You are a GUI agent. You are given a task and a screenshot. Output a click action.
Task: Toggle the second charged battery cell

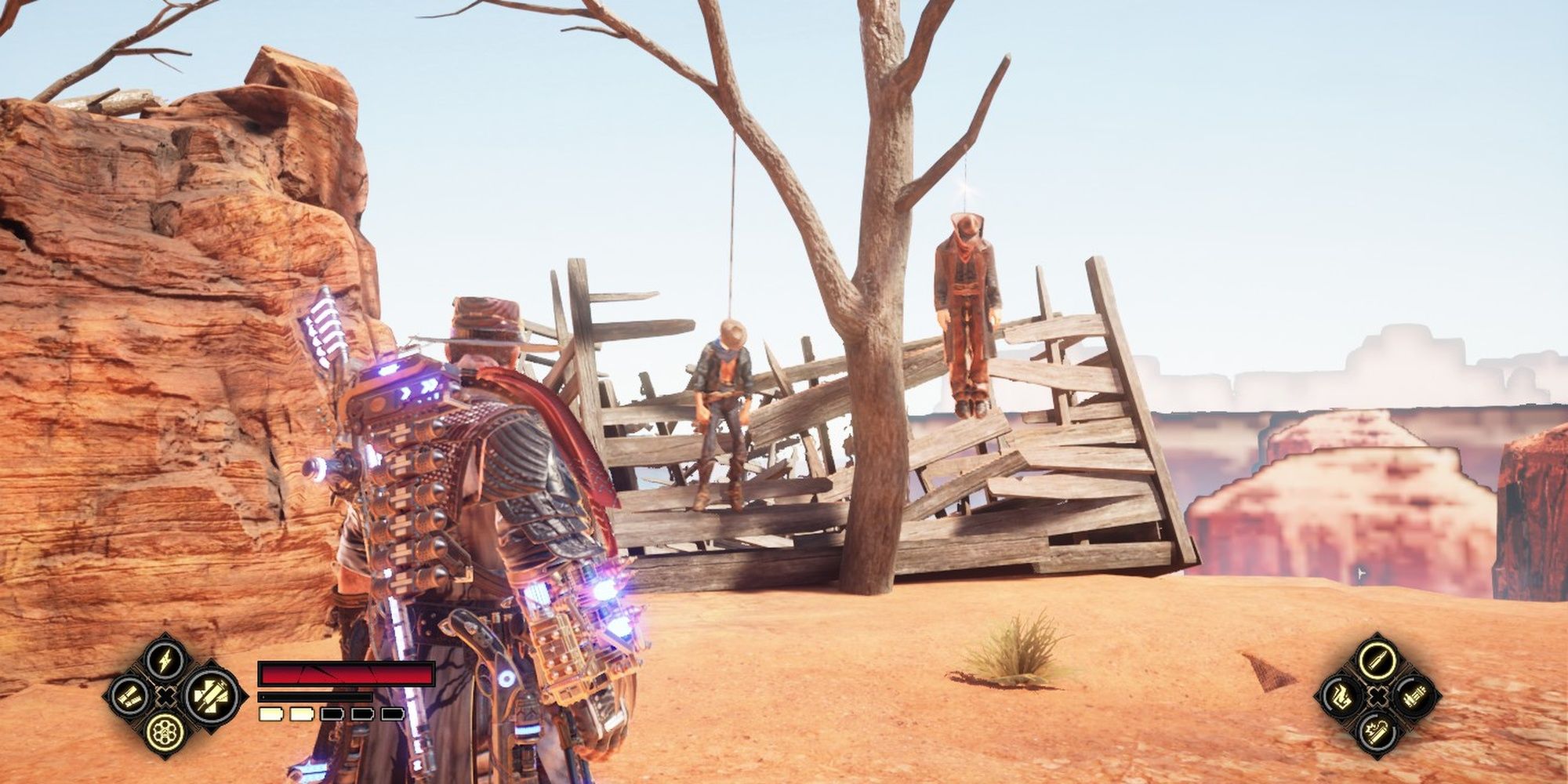point(301,713)
